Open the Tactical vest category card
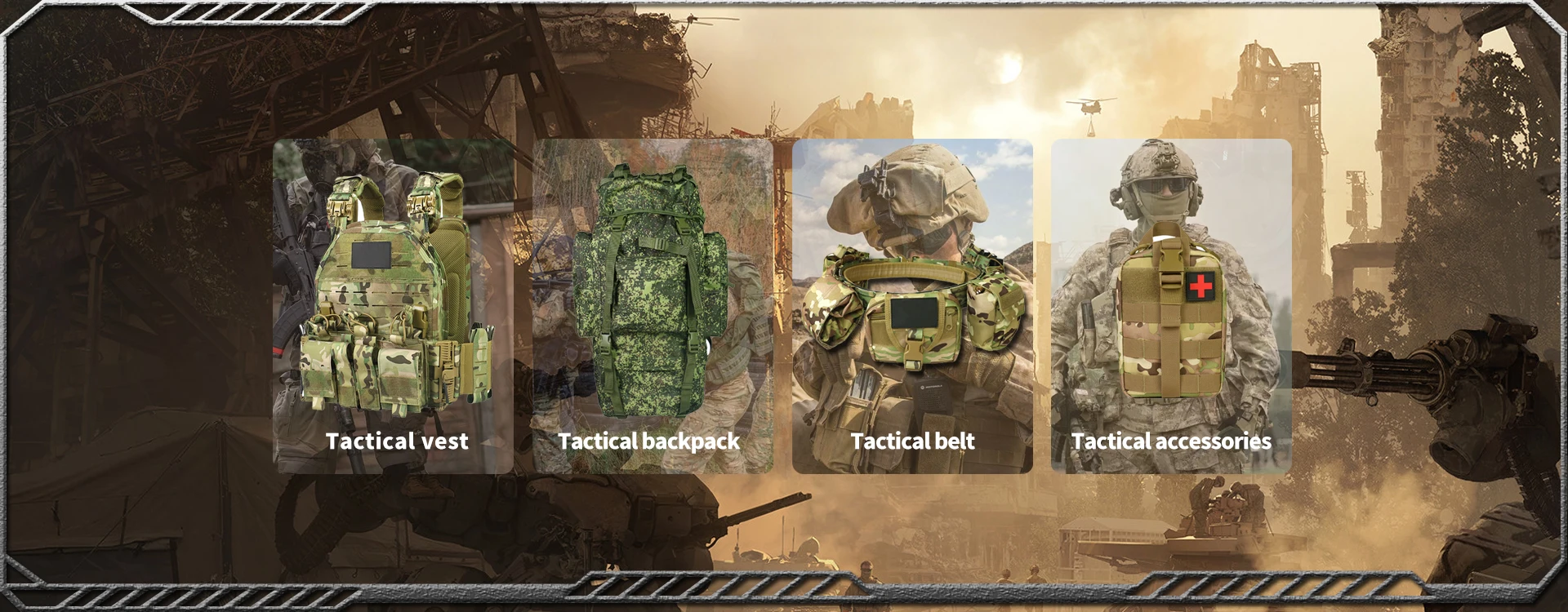Screen dimensions: 1568x612 click(393, 306)
